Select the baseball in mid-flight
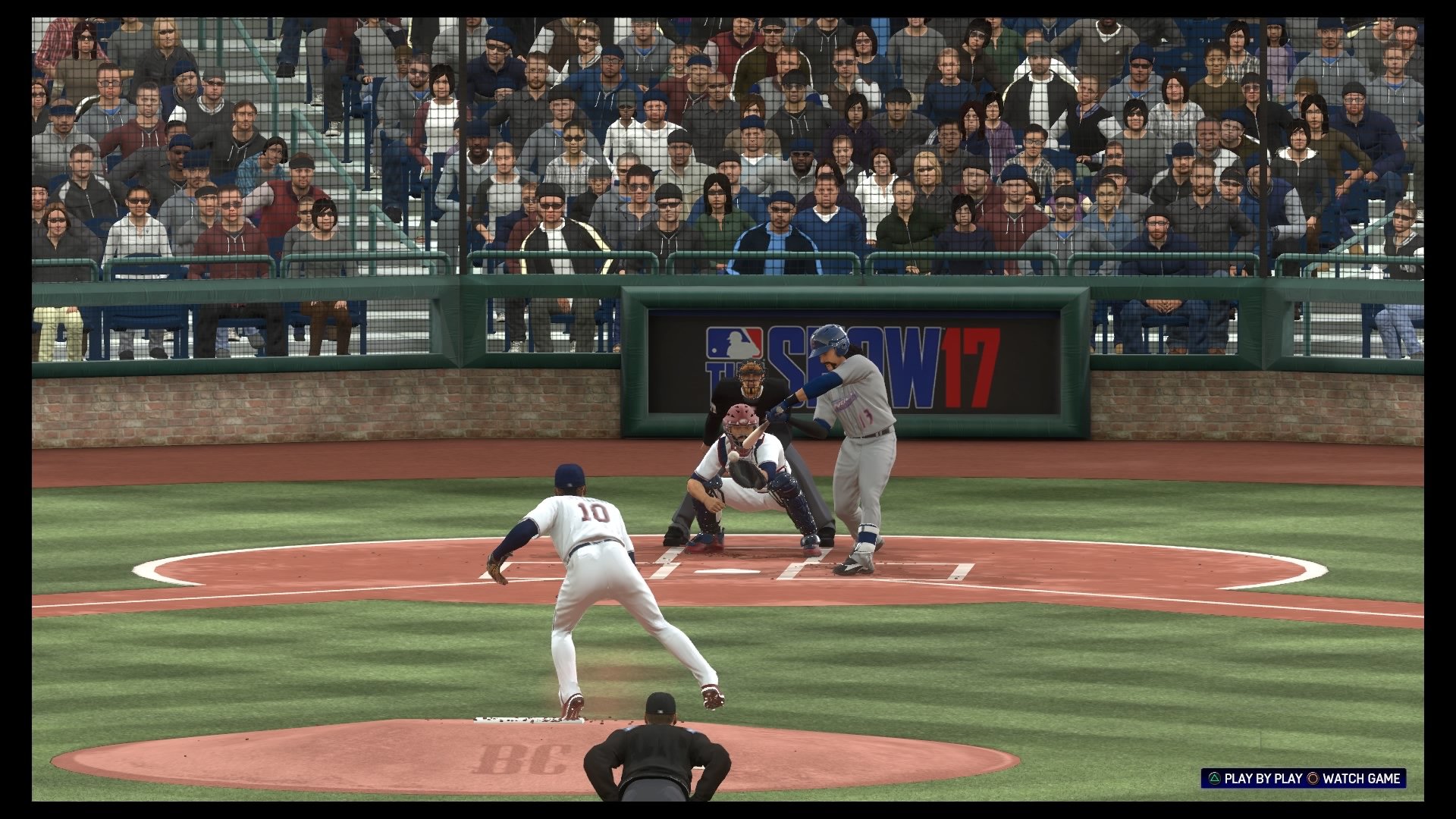The width and height of the screenshot is (1456, 819). pos(734,455)
